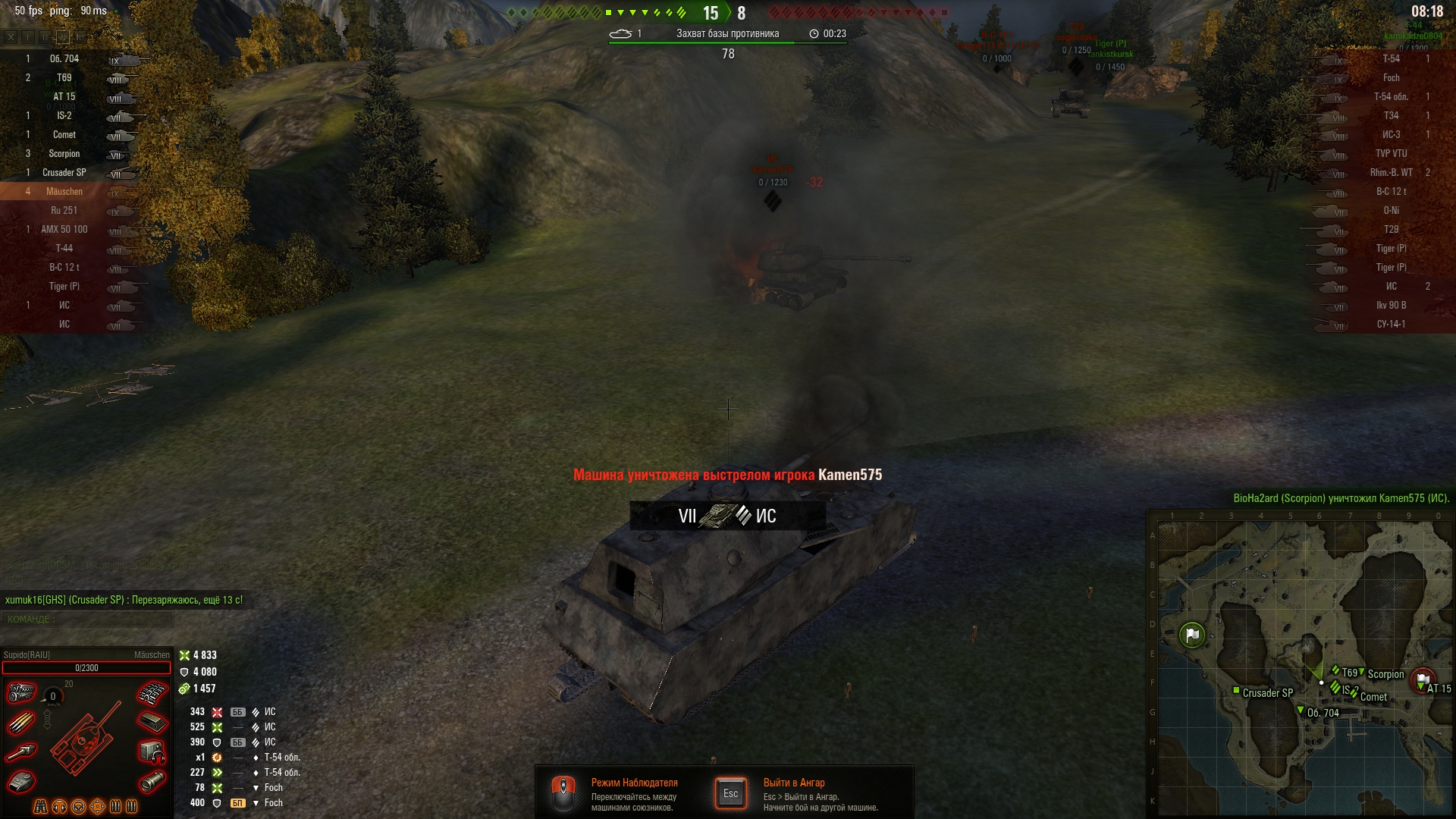Click the AMX 50 100 player row
Viewport: 1456px width, 819px height.
click(64, 230)
